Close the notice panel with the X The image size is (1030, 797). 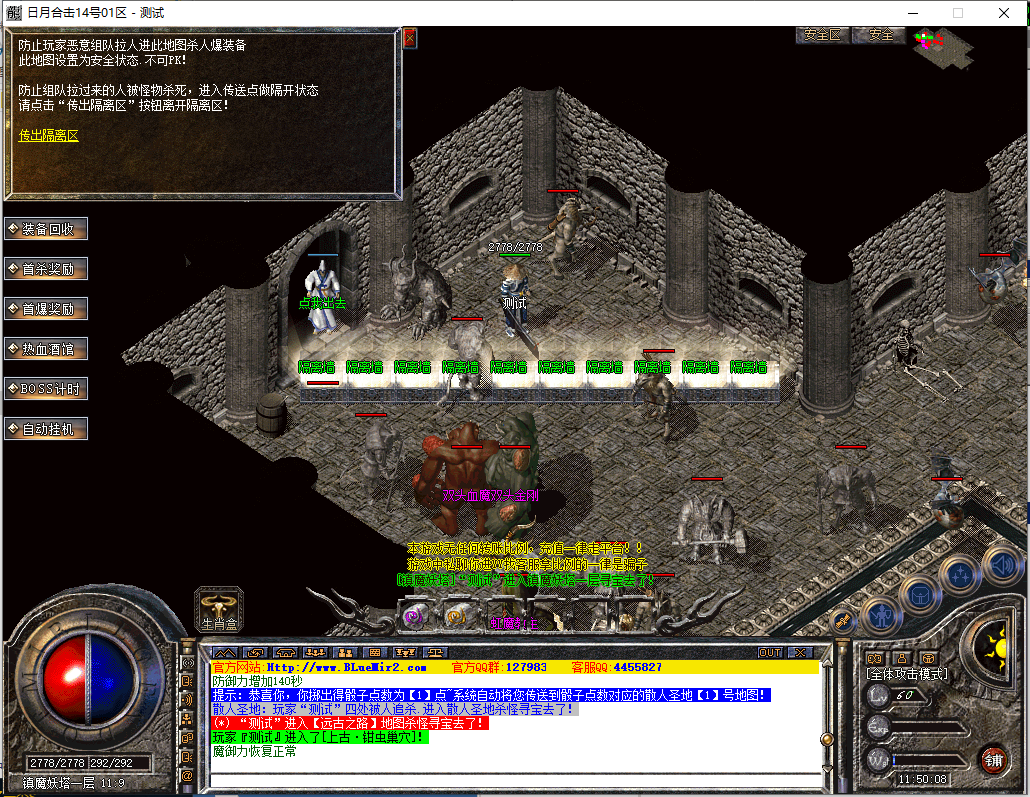[409, 37]
